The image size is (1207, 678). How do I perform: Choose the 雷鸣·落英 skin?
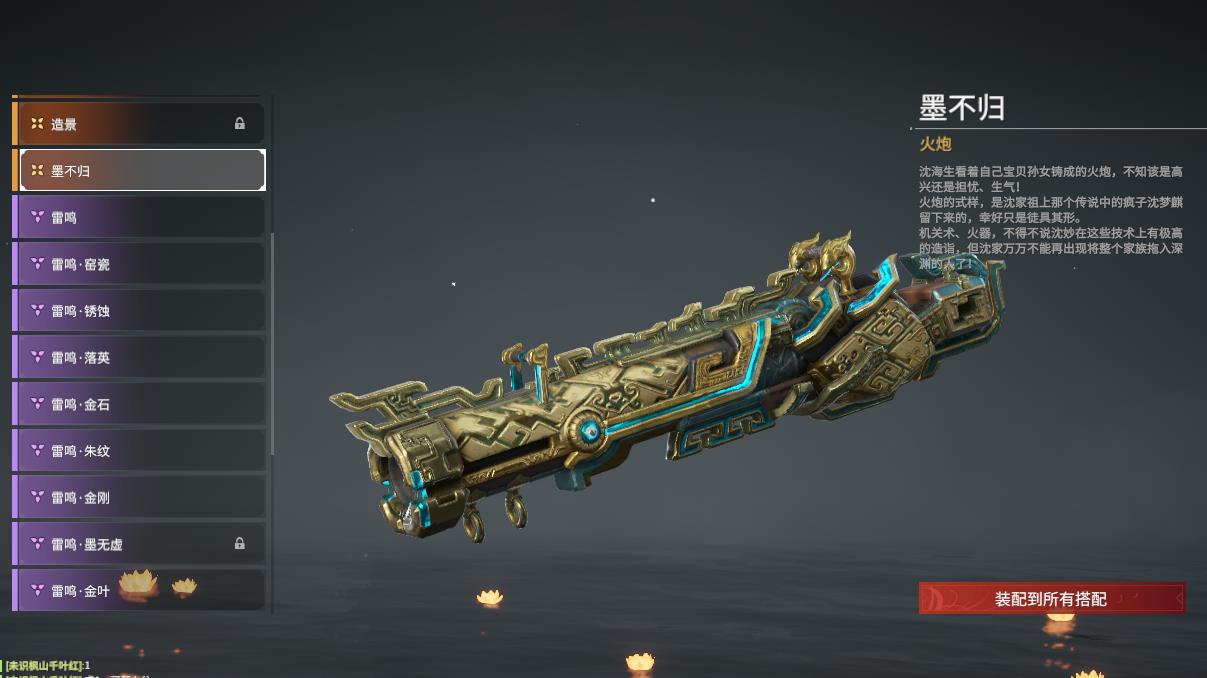point(140,357)
